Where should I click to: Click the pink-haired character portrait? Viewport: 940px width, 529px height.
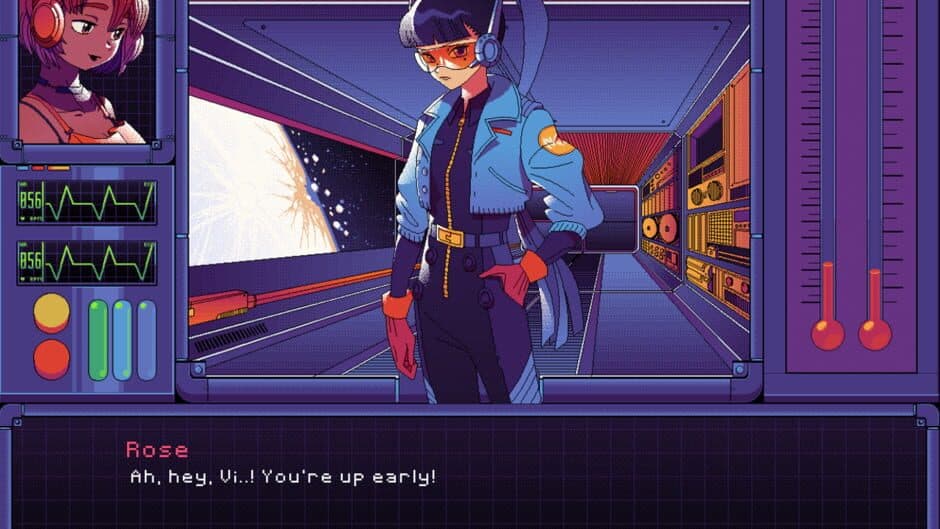[x=84, y=70]
